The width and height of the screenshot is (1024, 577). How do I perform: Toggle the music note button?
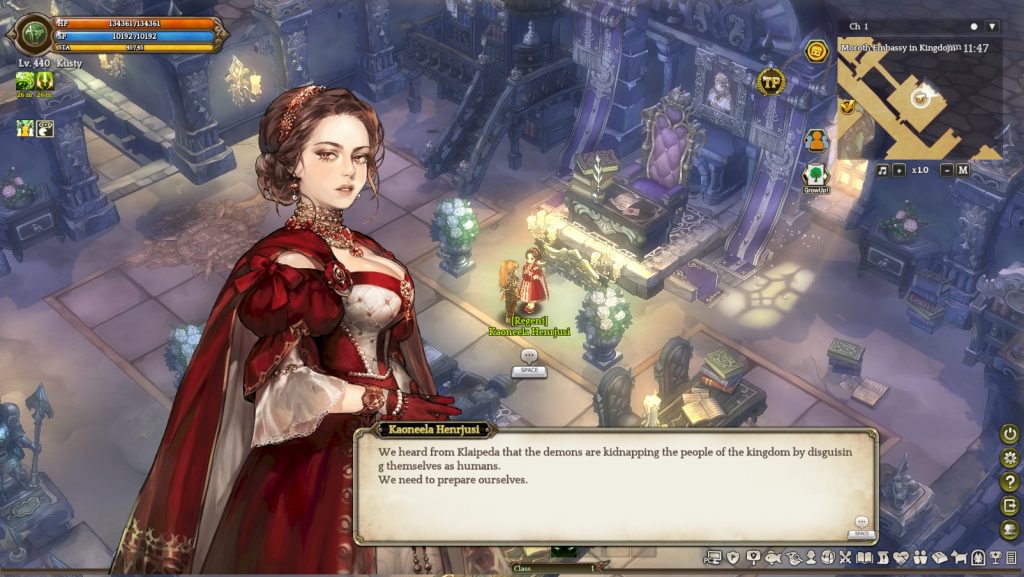pos(882,170)
